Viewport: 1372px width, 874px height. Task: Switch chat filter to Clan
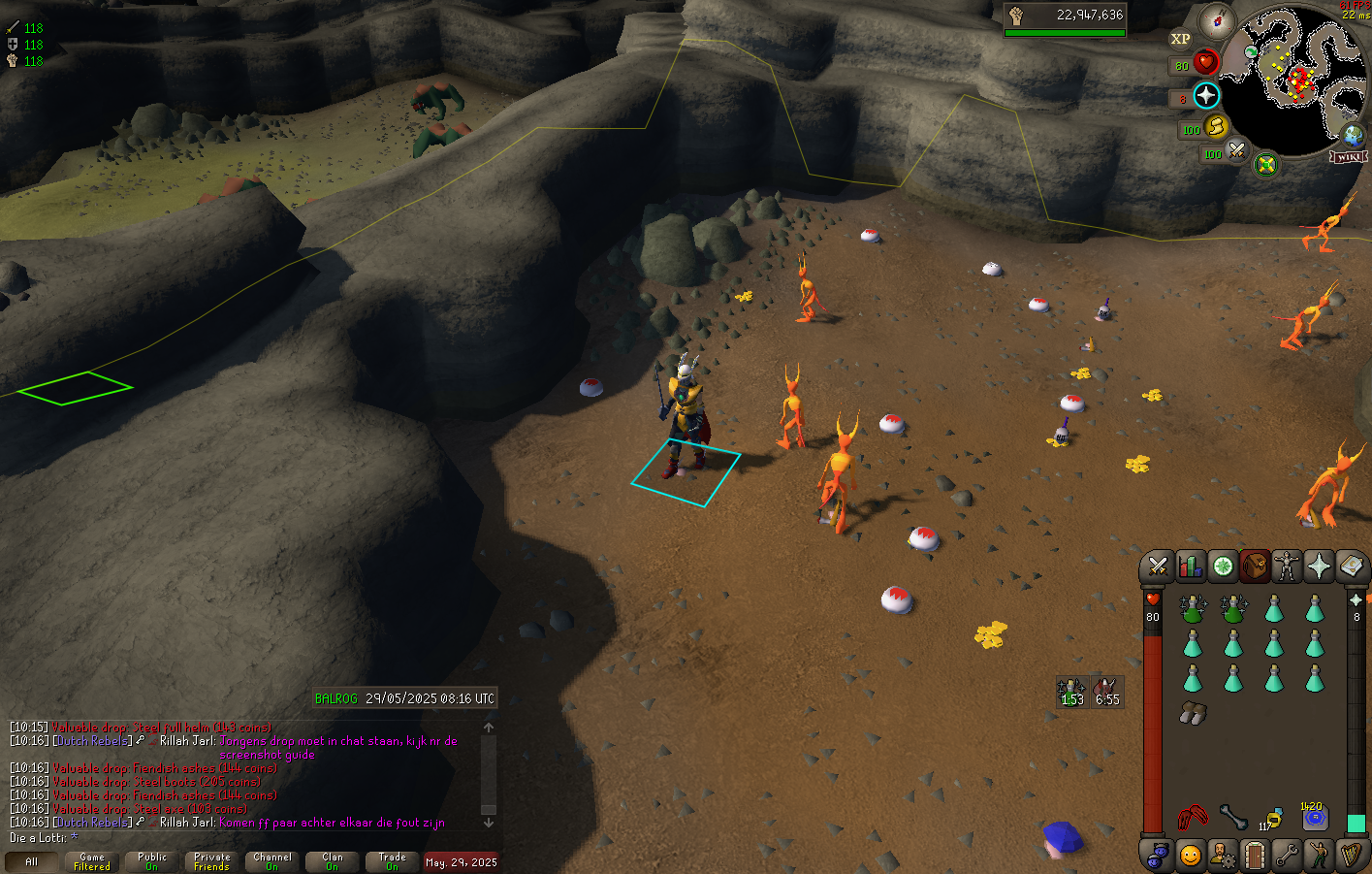coord(333,861)
